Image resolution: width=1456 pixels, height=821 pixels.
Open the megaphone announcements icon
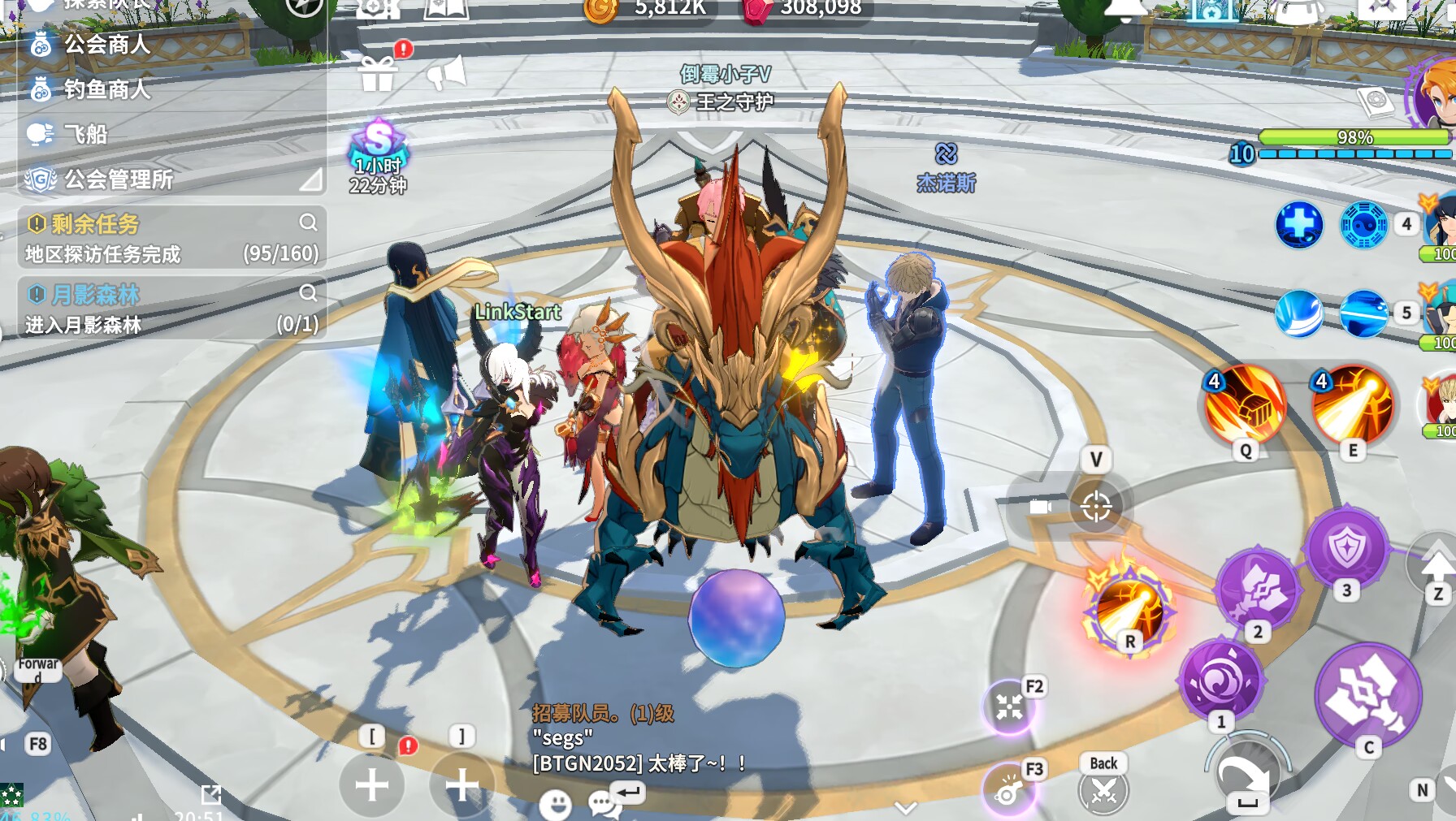point(446,74)
